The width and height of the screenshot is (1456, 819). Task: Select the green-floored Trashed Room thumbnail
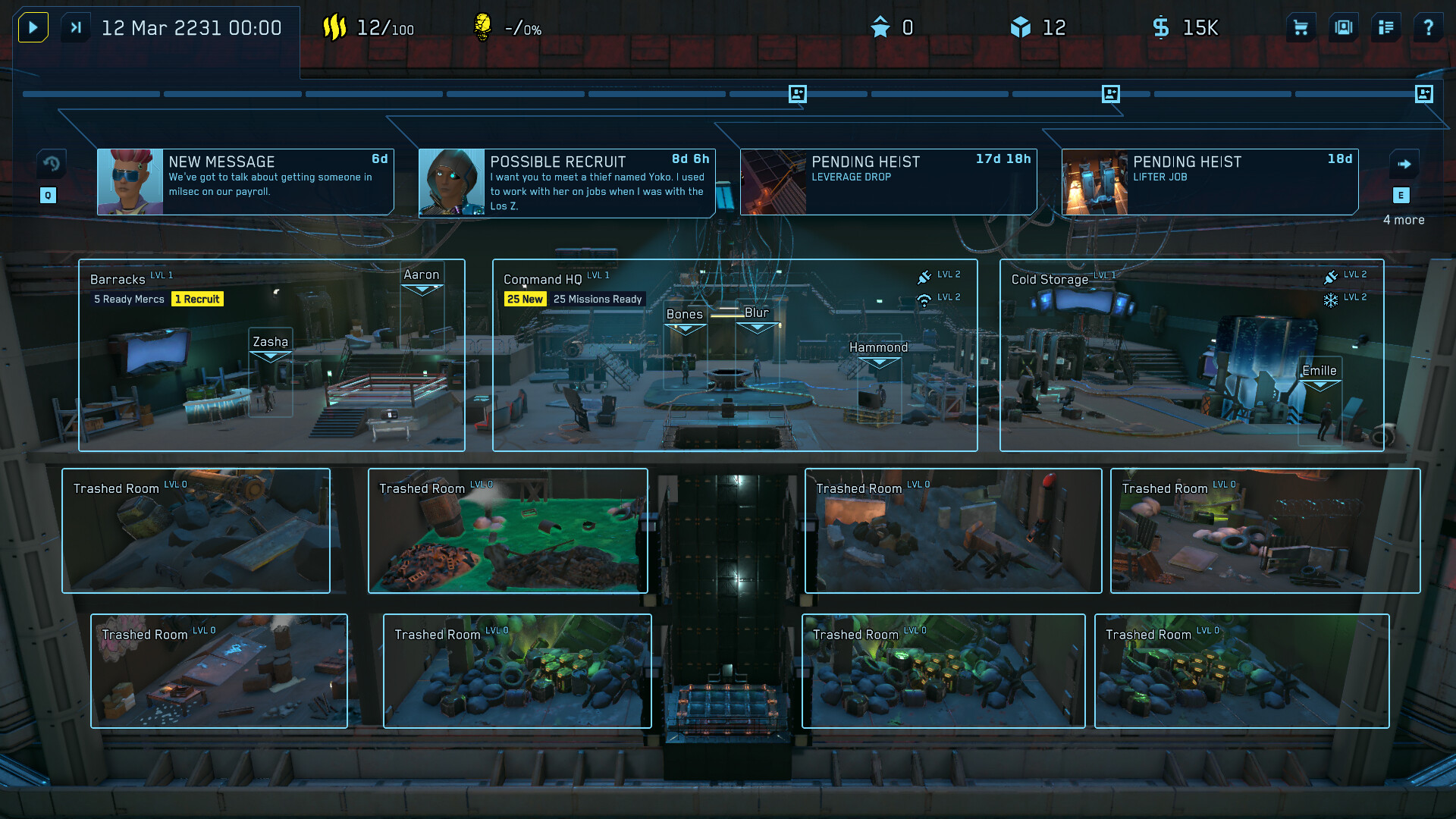point(508,531)
